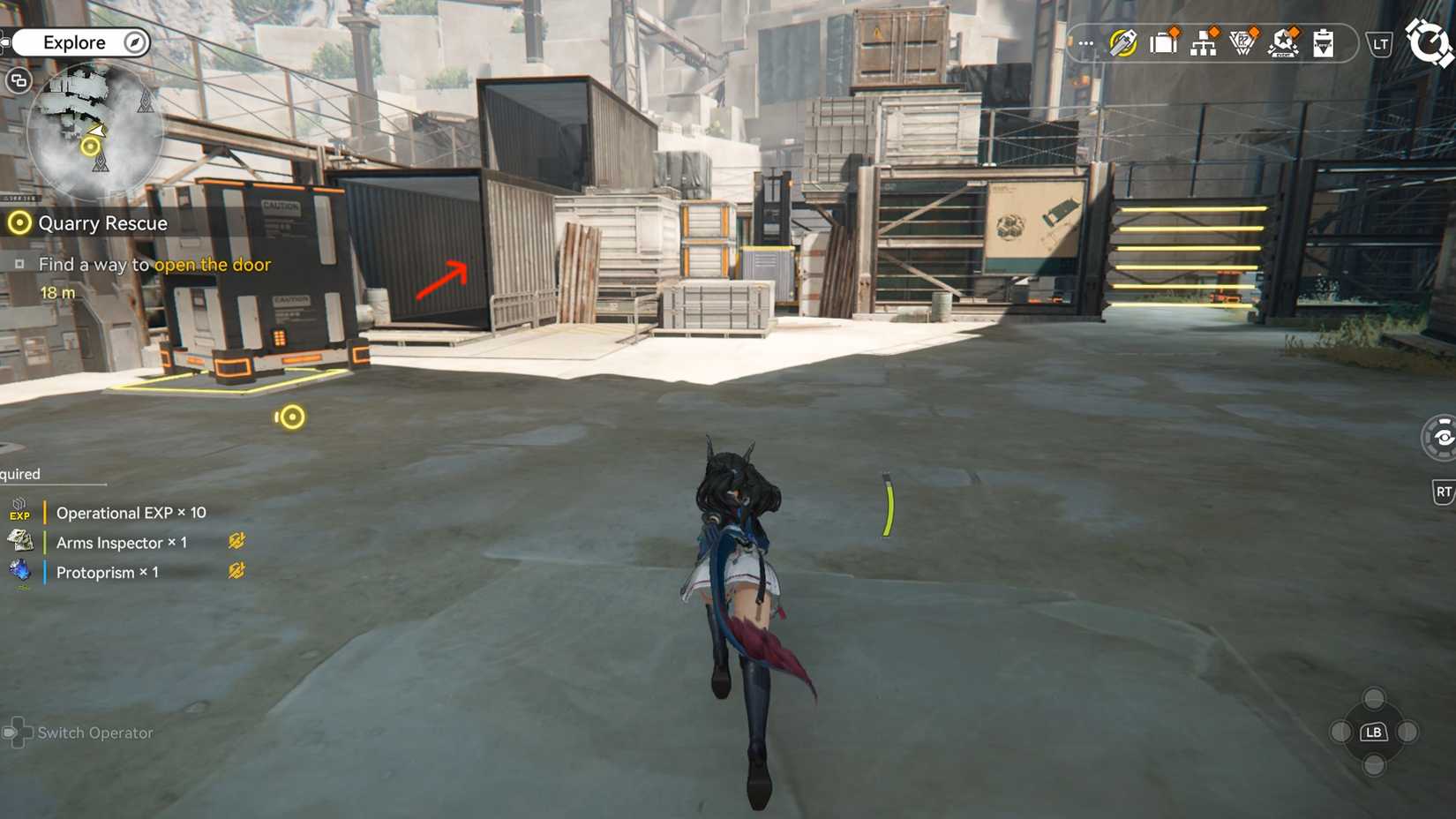Screen dimensions: 1456x819
Task: Open the inventory bag icon
Action: coord(1163,43)
